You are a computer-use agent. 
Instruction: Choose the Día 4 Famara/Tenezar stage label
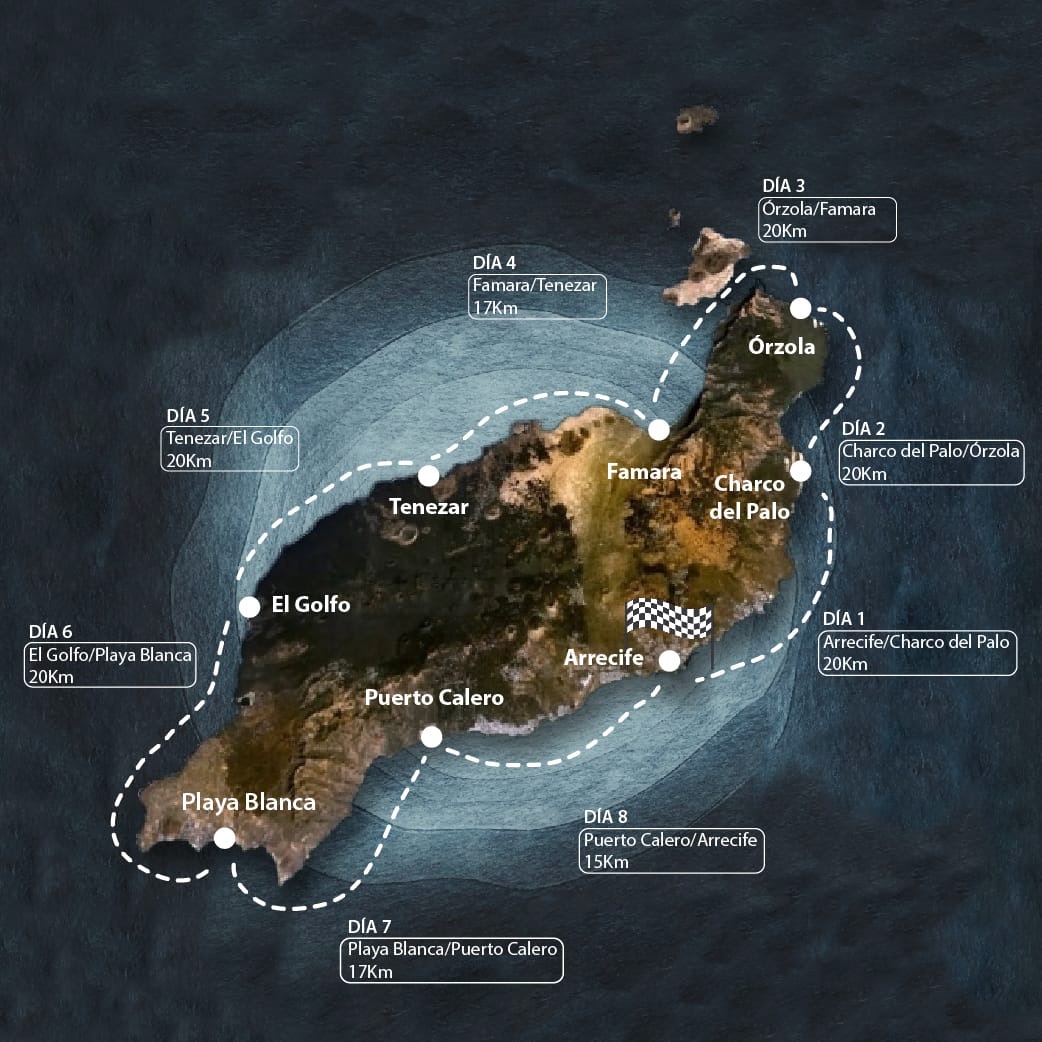click(x=538, y=297)
